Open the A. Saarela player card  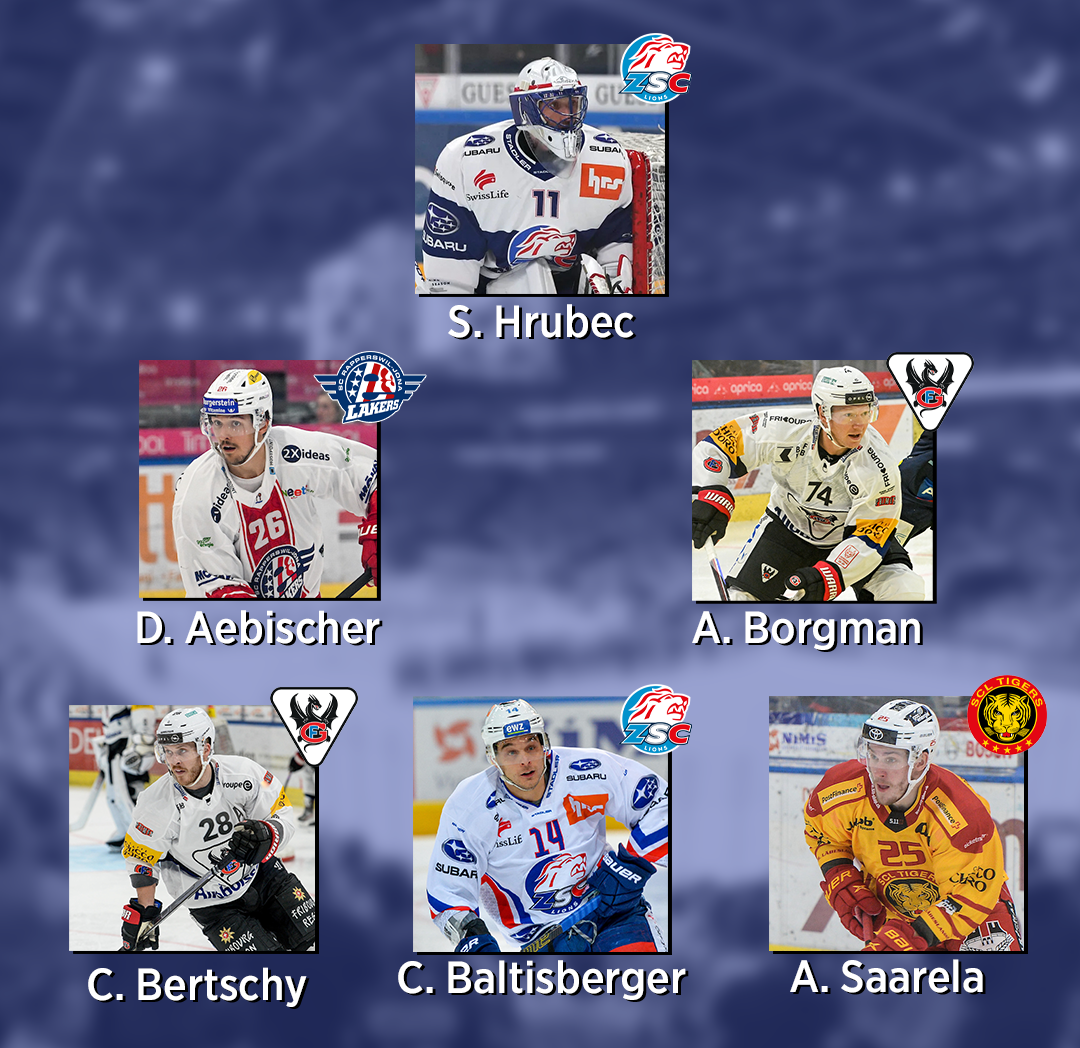coord(896,826)
